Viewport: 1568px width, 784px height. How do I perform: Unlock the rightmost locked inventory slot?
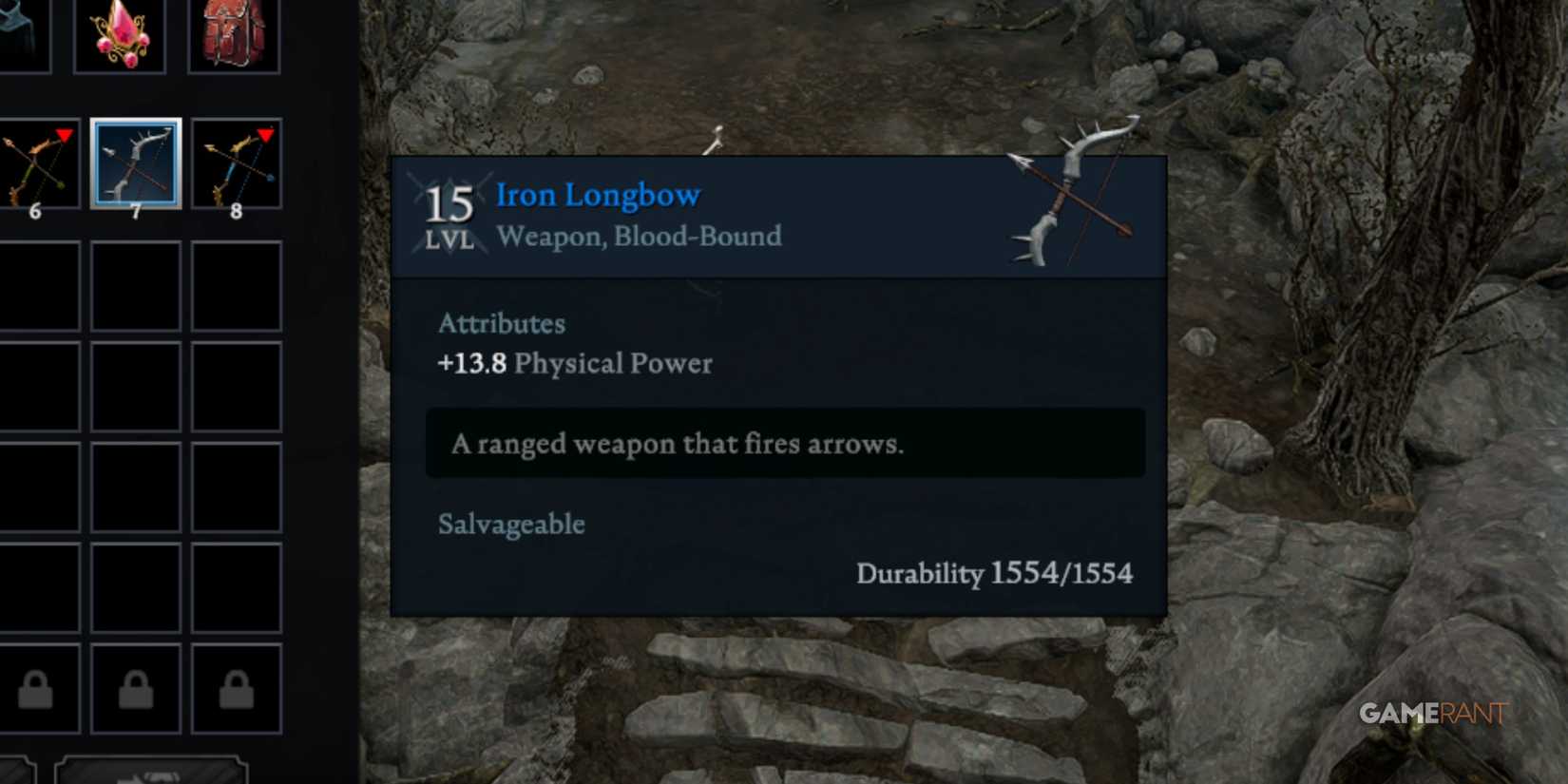pyautogui.click(x=235, y=691)
